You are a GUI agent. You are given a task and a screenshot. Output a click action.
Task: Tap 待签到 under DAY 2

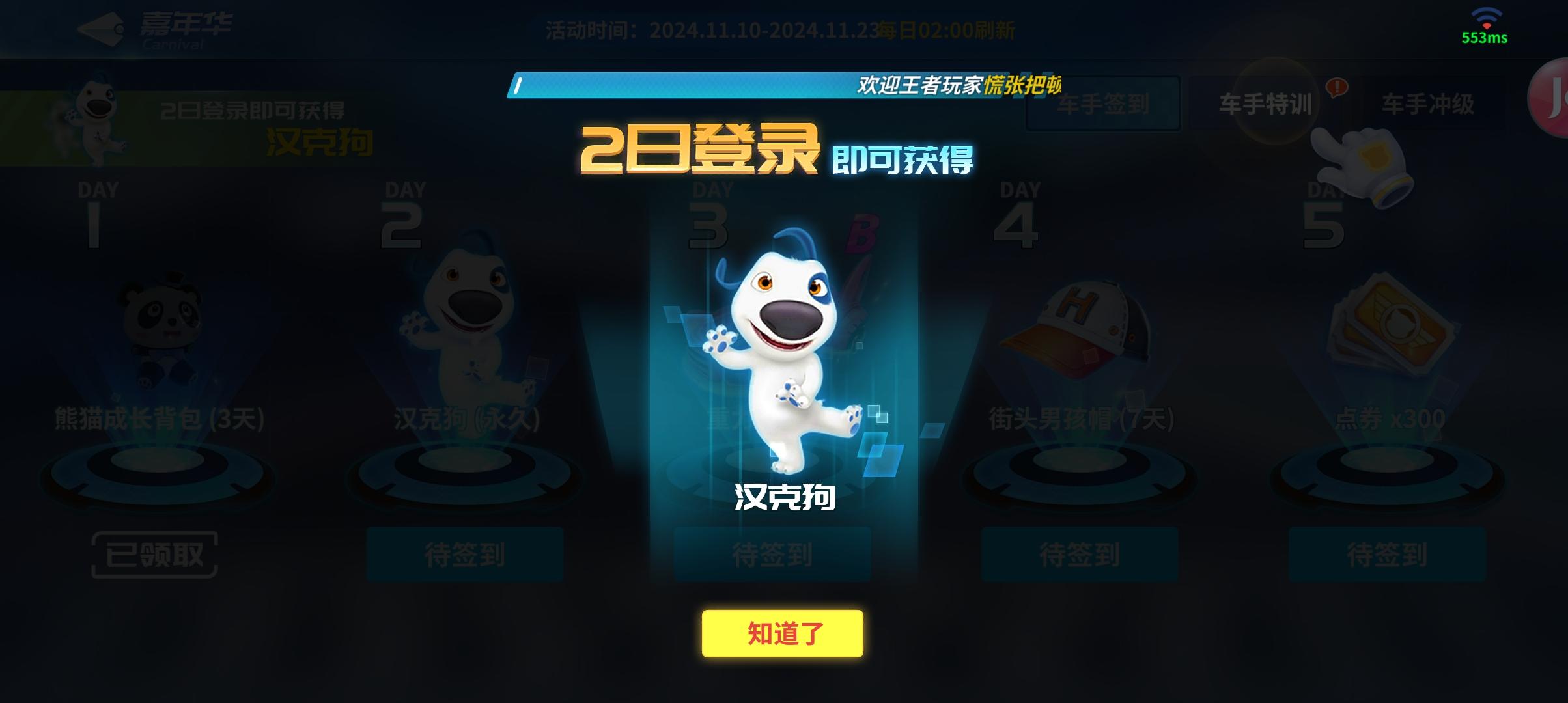coord(465,555)
